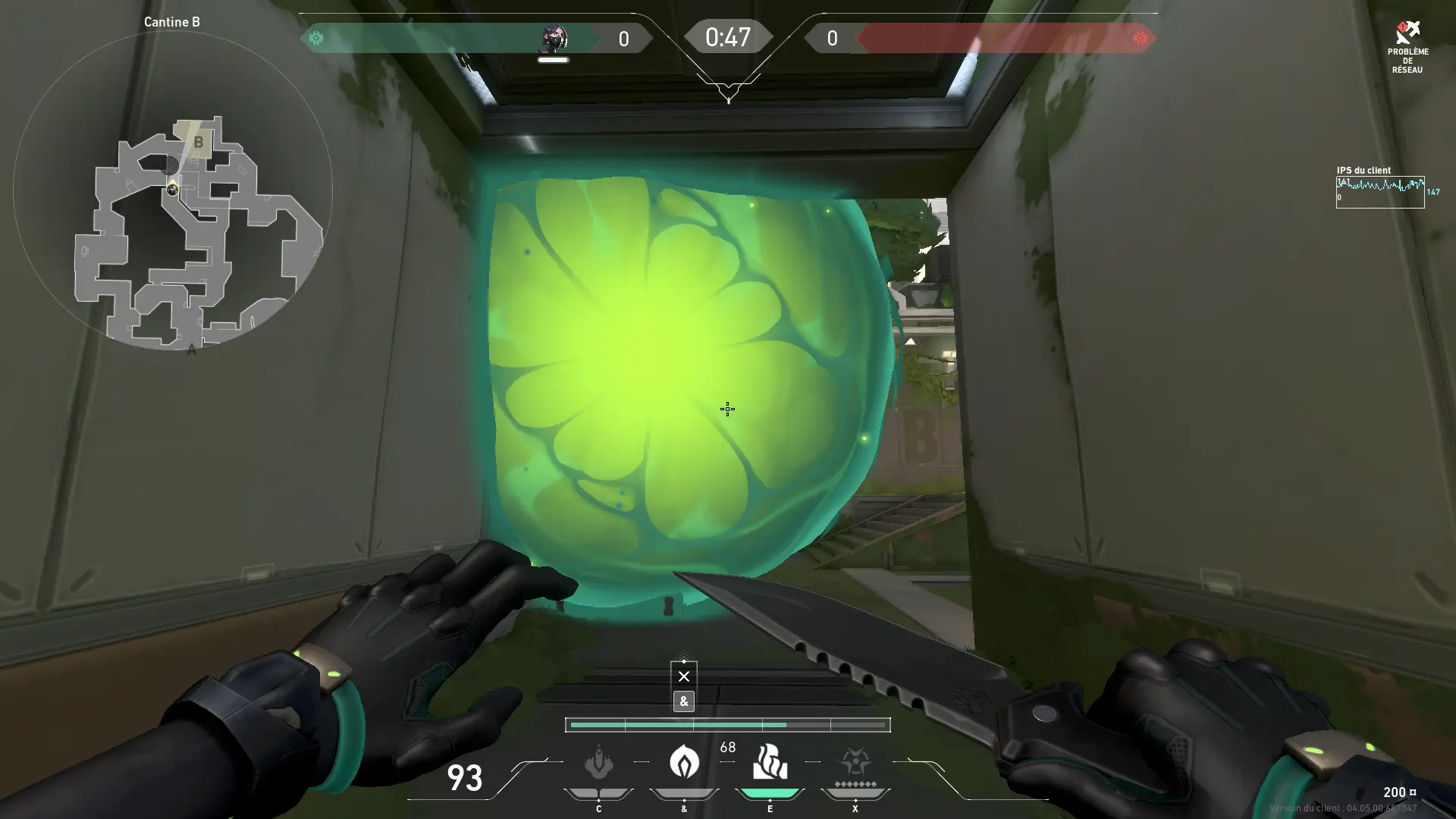Click the circular minimap
This screenshot has width=1456, height=819.
pyautogui.click(x=173, y=190)
